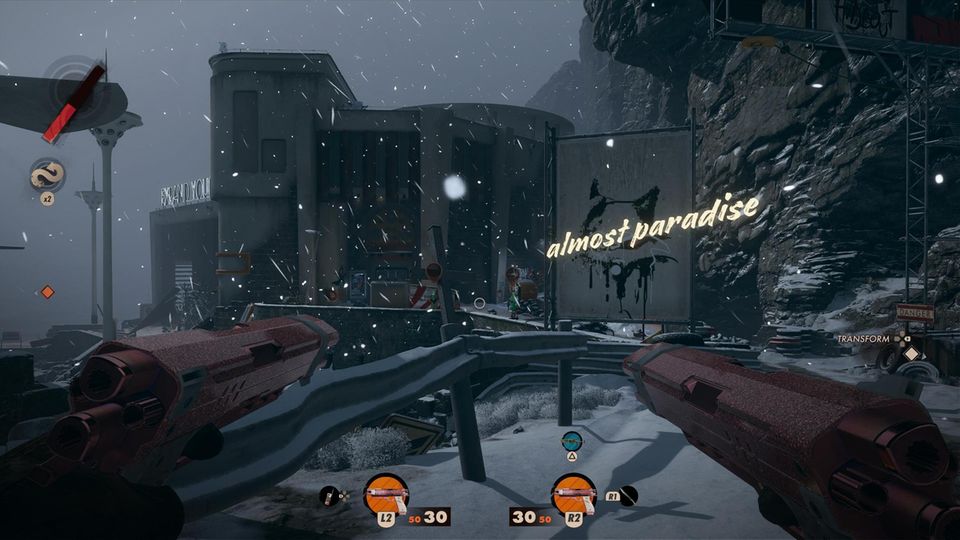Click the orange diamond objective marker

[x=46, y=292]
